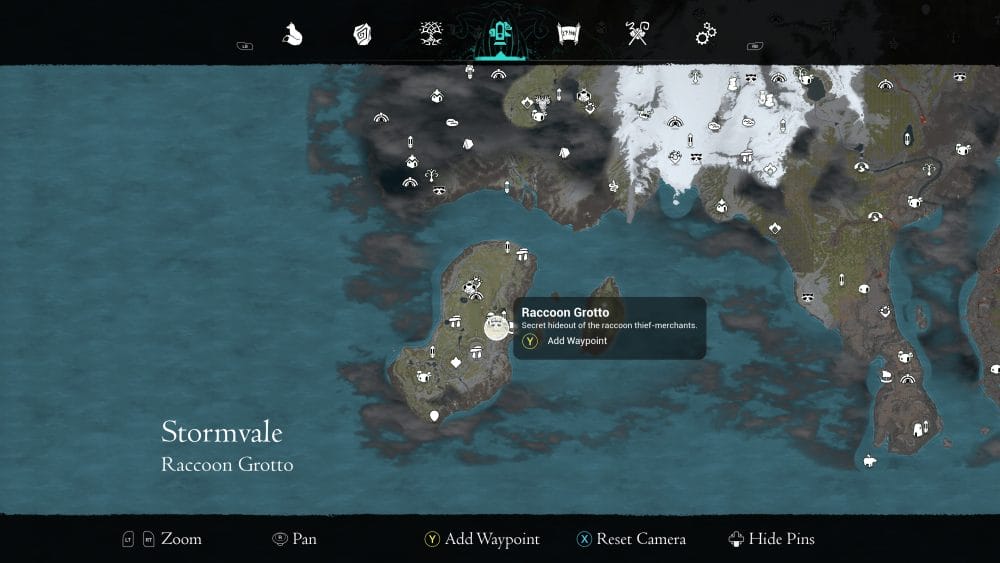The height and width of the screenshot is (563, 1000).
Task: Click the Add Waypoint option in footer
Action: click(x=482, y=539)
